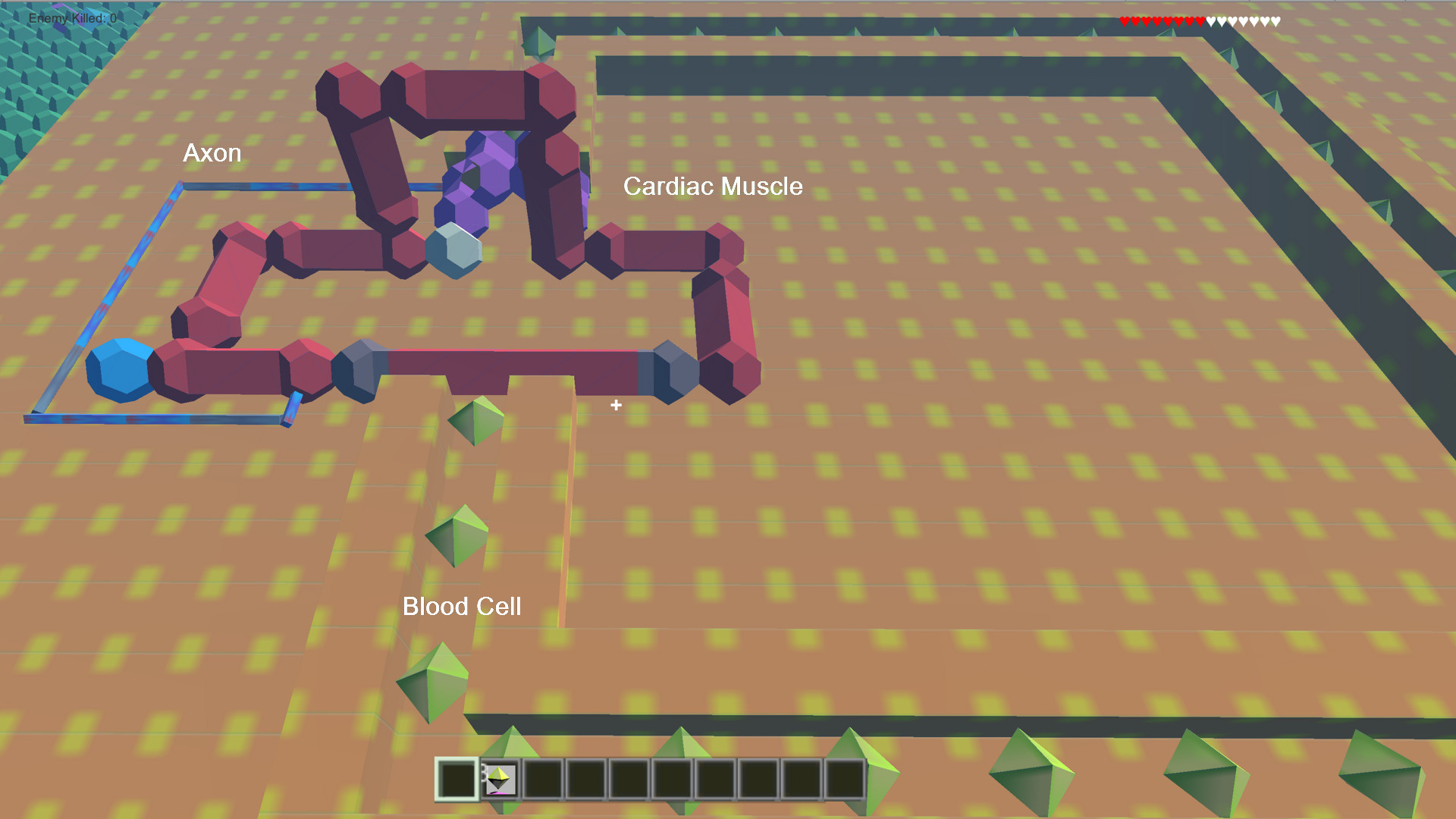Click the eighth red heart
This screenshot has height=819, width=1456.
pos(1200,21)
